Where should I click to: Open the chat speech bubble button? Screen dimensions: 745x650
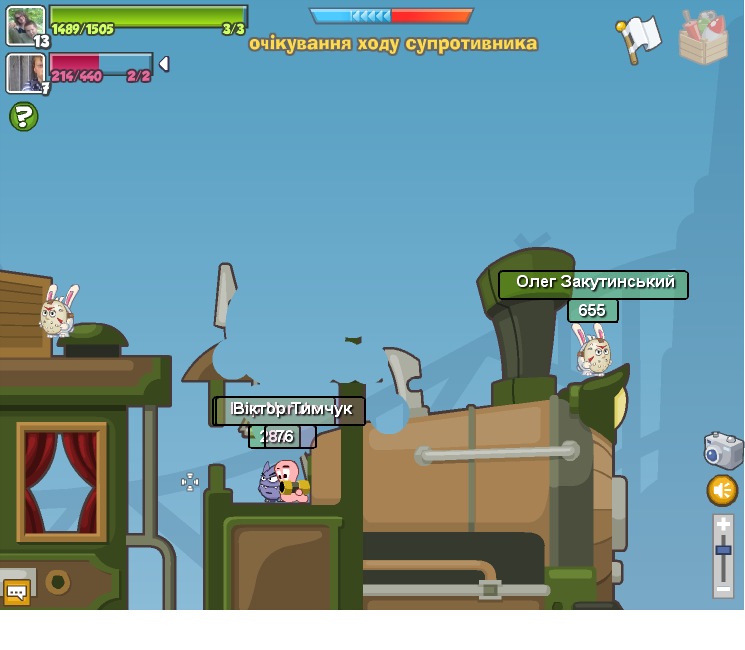tap(17, 592)
